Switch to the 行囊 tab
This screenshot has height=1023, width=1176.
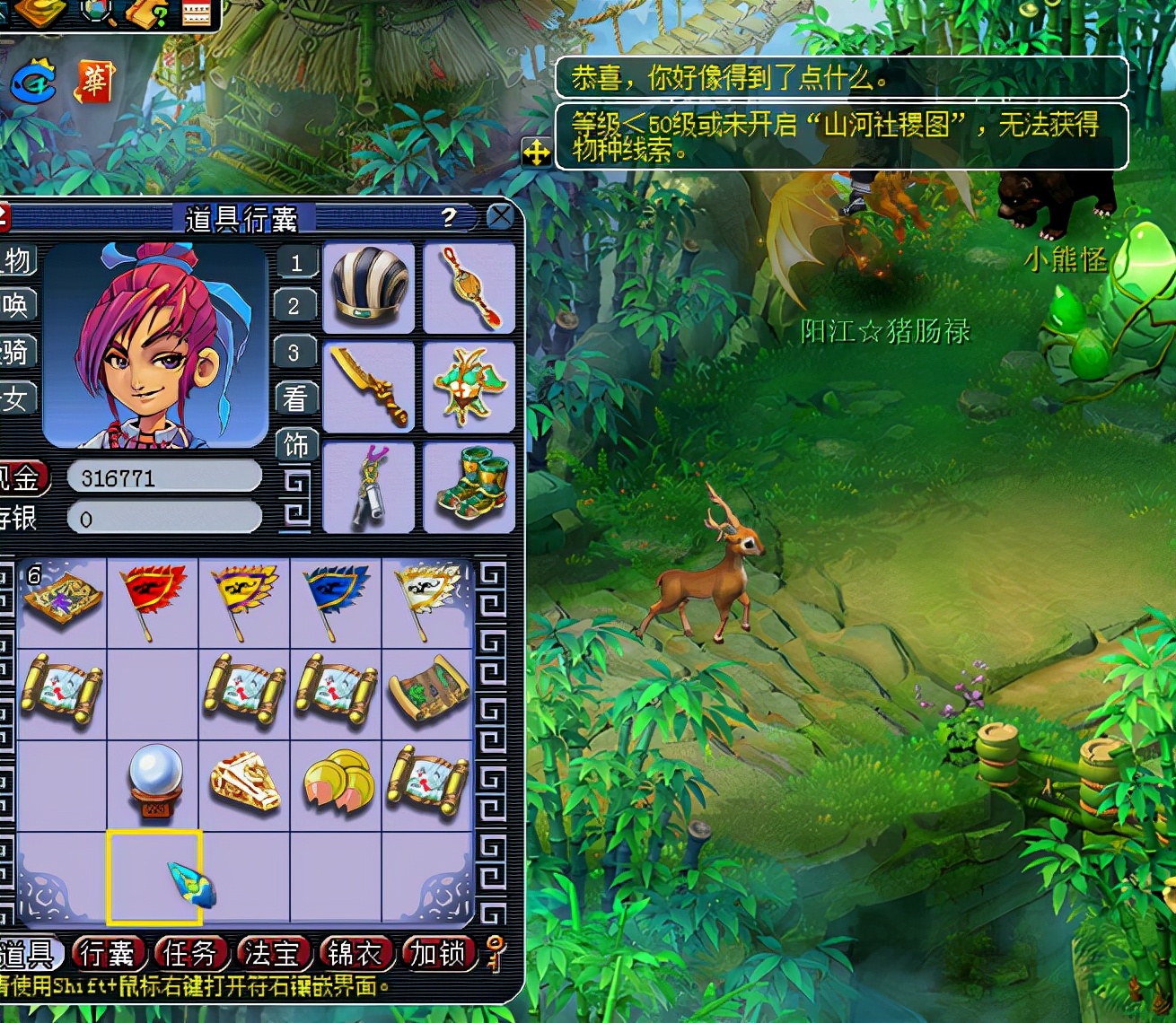coord(108,953)
